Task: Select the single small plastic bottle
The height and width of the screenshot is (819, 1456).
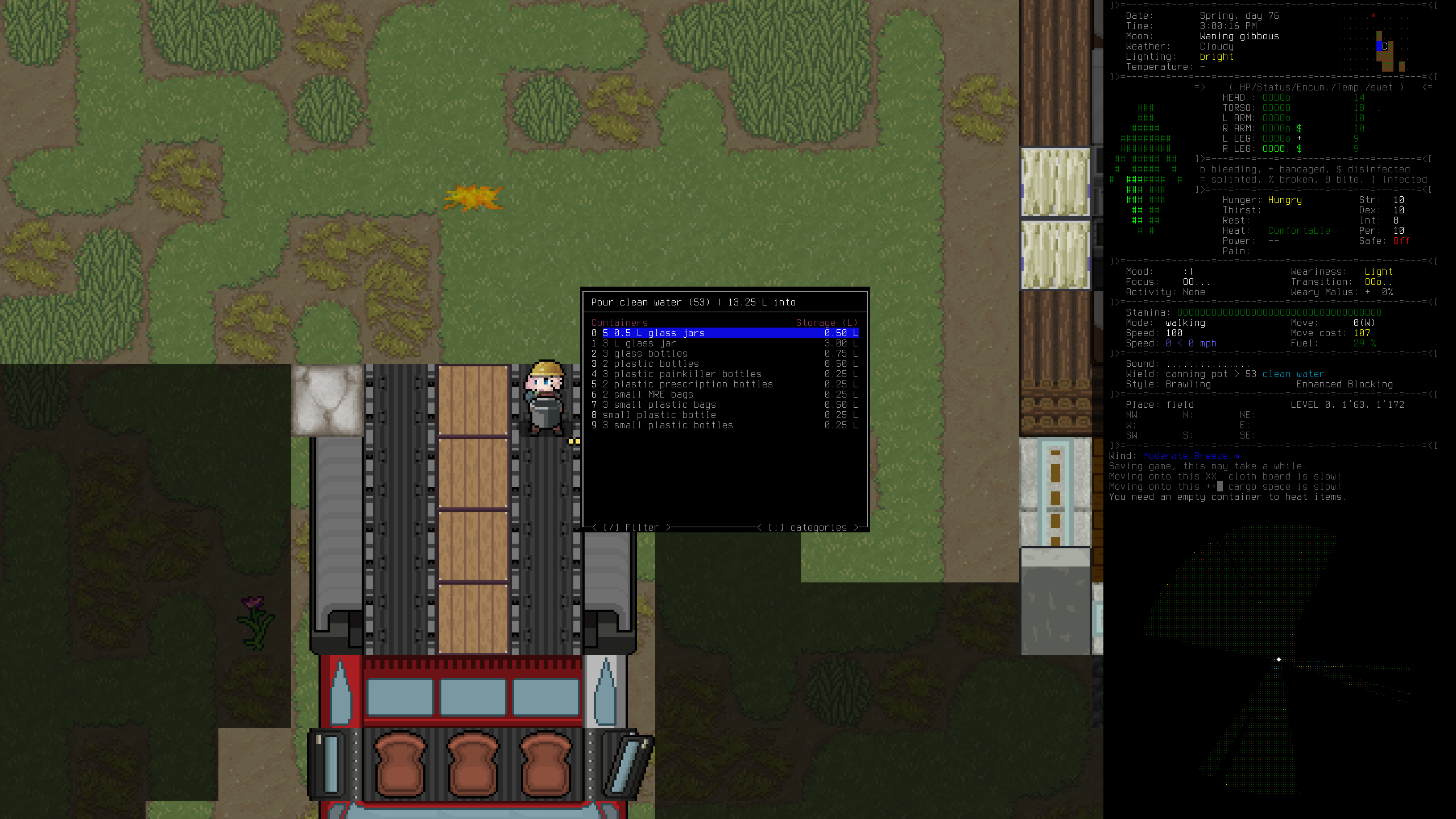Action: [x=659, y=415]
